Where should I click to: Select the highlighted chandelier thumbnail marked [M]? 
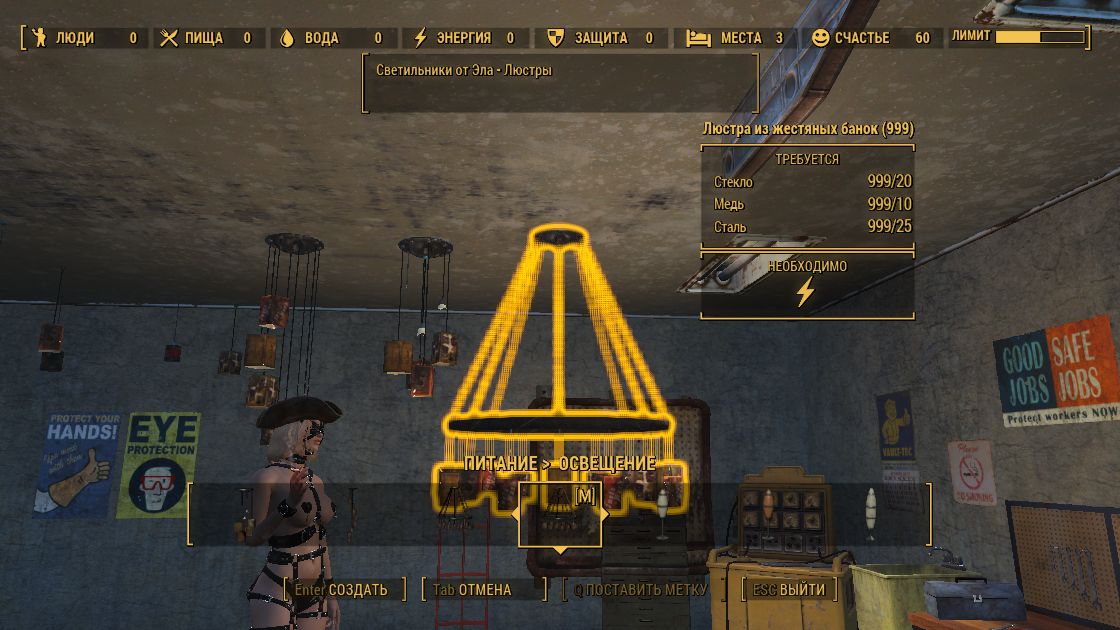pos(559,514)
